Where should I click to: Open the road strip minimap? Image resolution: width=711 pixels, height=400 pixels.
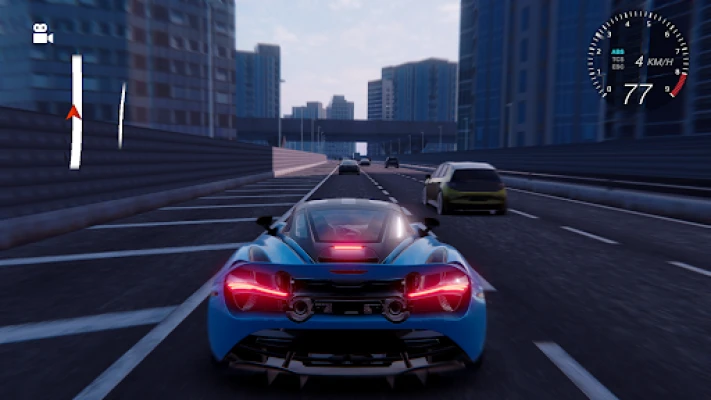[76, 111]
